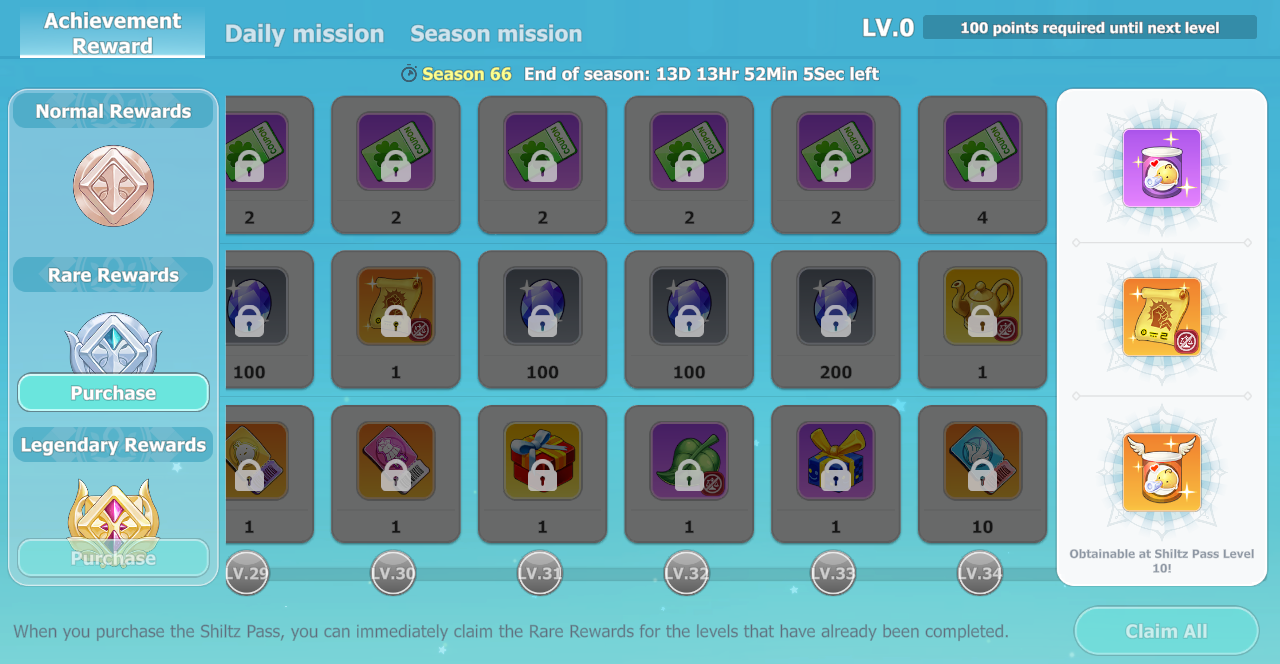This screenshot has width=1280, height=664.
Task: View the featured orange scroll reward
Action: (1162, 318)
